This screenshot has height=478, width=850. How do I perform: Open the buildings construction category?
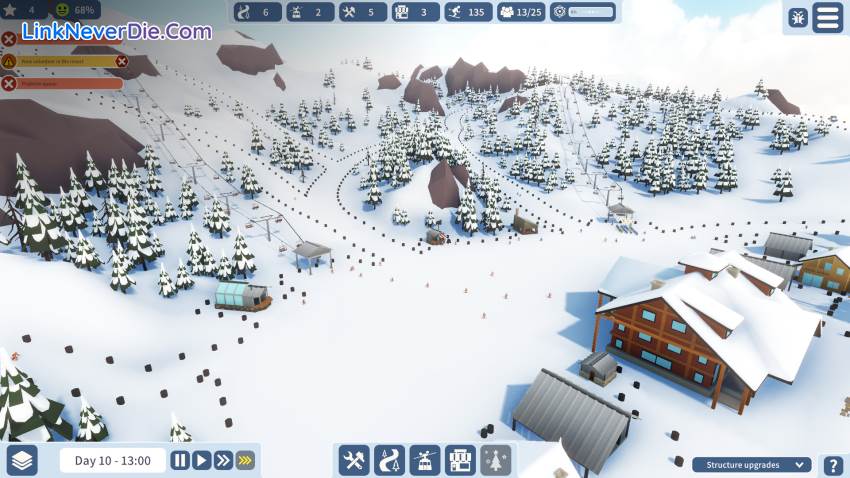point(460,460)
